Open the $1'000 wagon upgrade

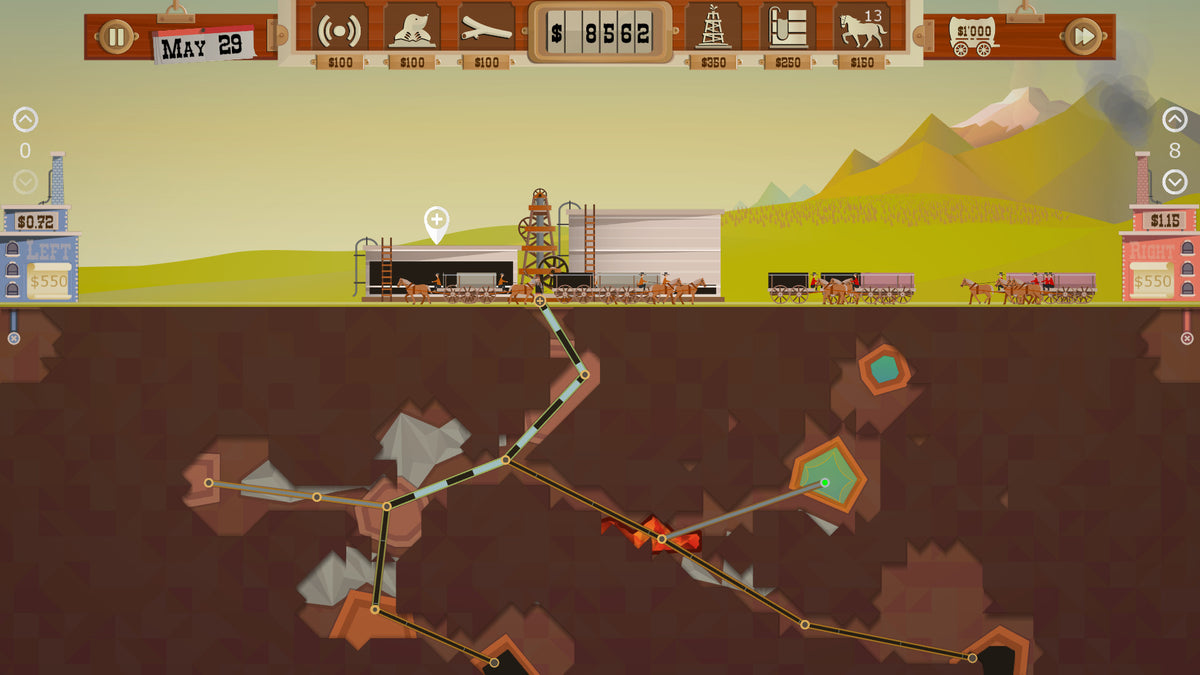[972, 36]
